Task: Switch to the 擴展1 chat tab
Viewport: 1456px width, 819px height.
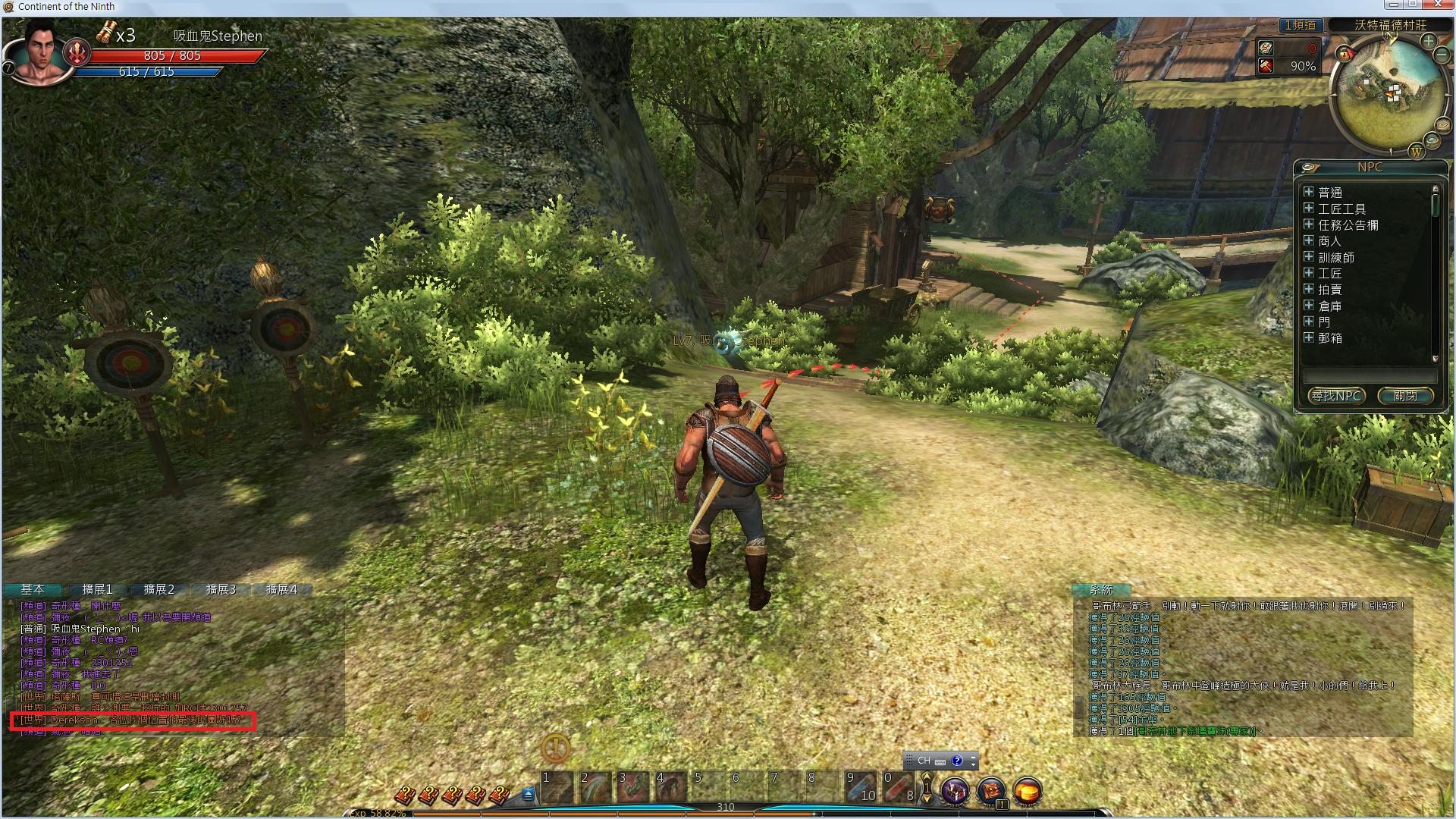Action: pos(97,589)
